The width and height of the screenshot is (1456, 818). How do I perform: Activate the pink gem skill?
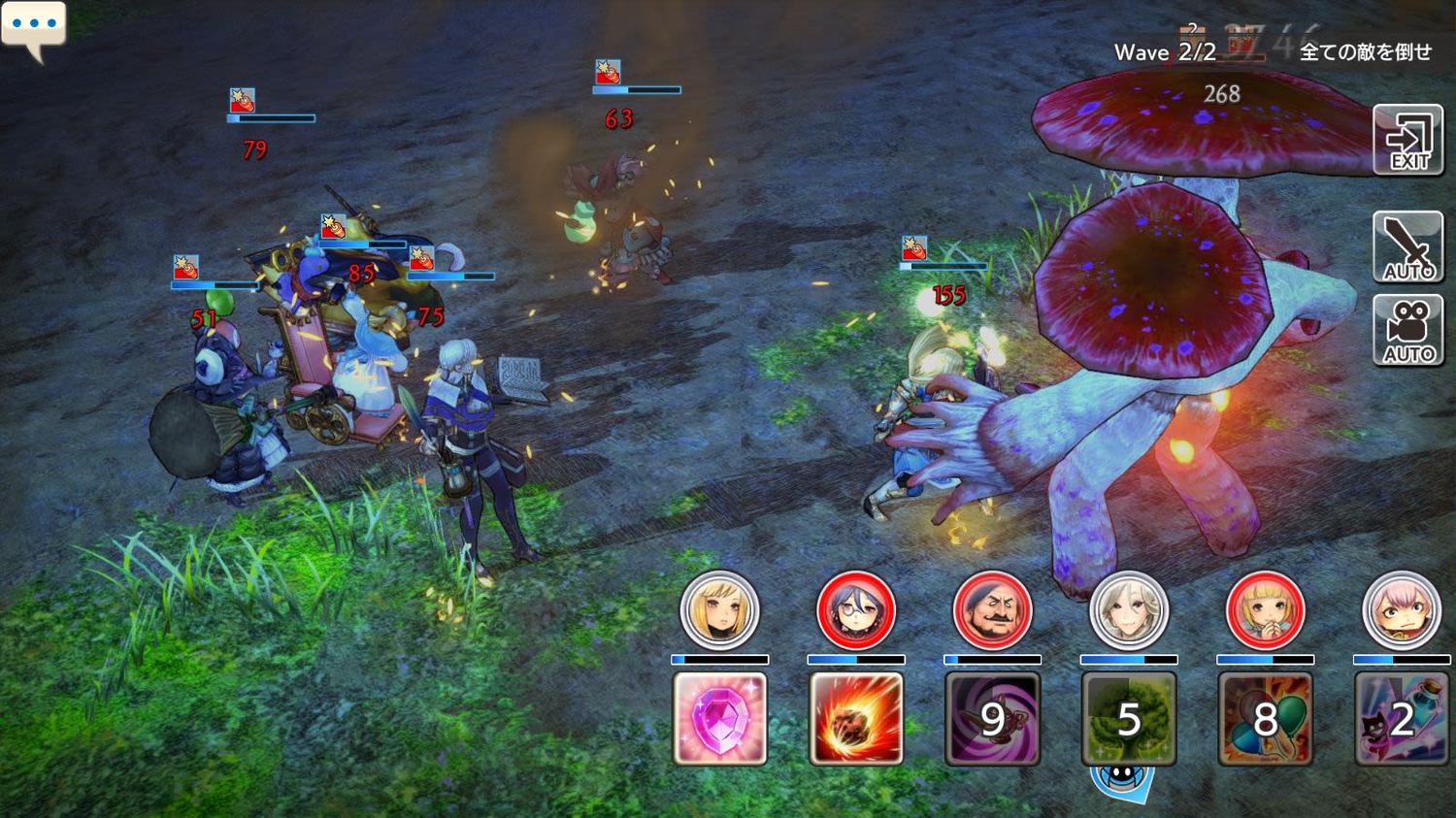pos(719,718)
